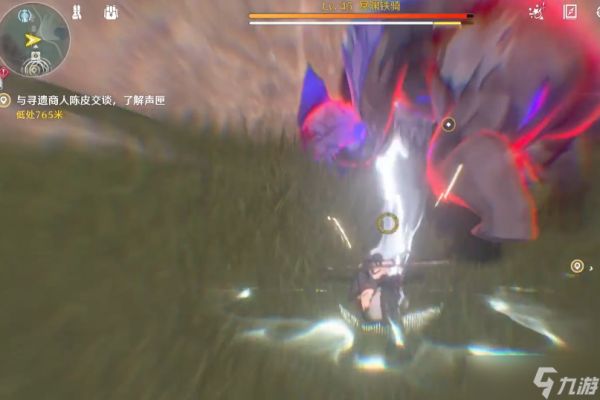
Task: Click the red exclamation alert icon
Action: pos(5,72)
